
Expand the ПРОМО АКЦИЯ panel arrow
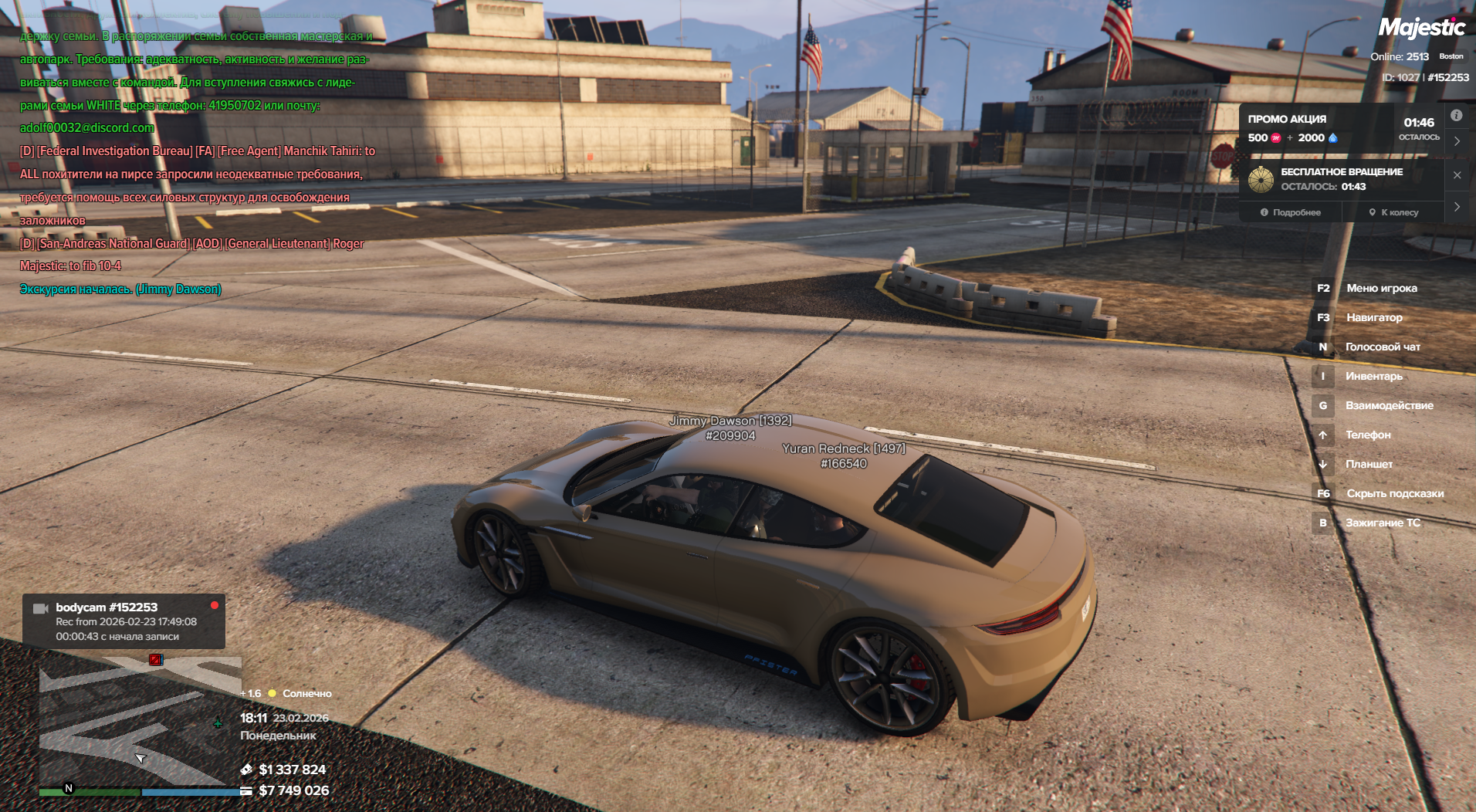coord(1457,141)
